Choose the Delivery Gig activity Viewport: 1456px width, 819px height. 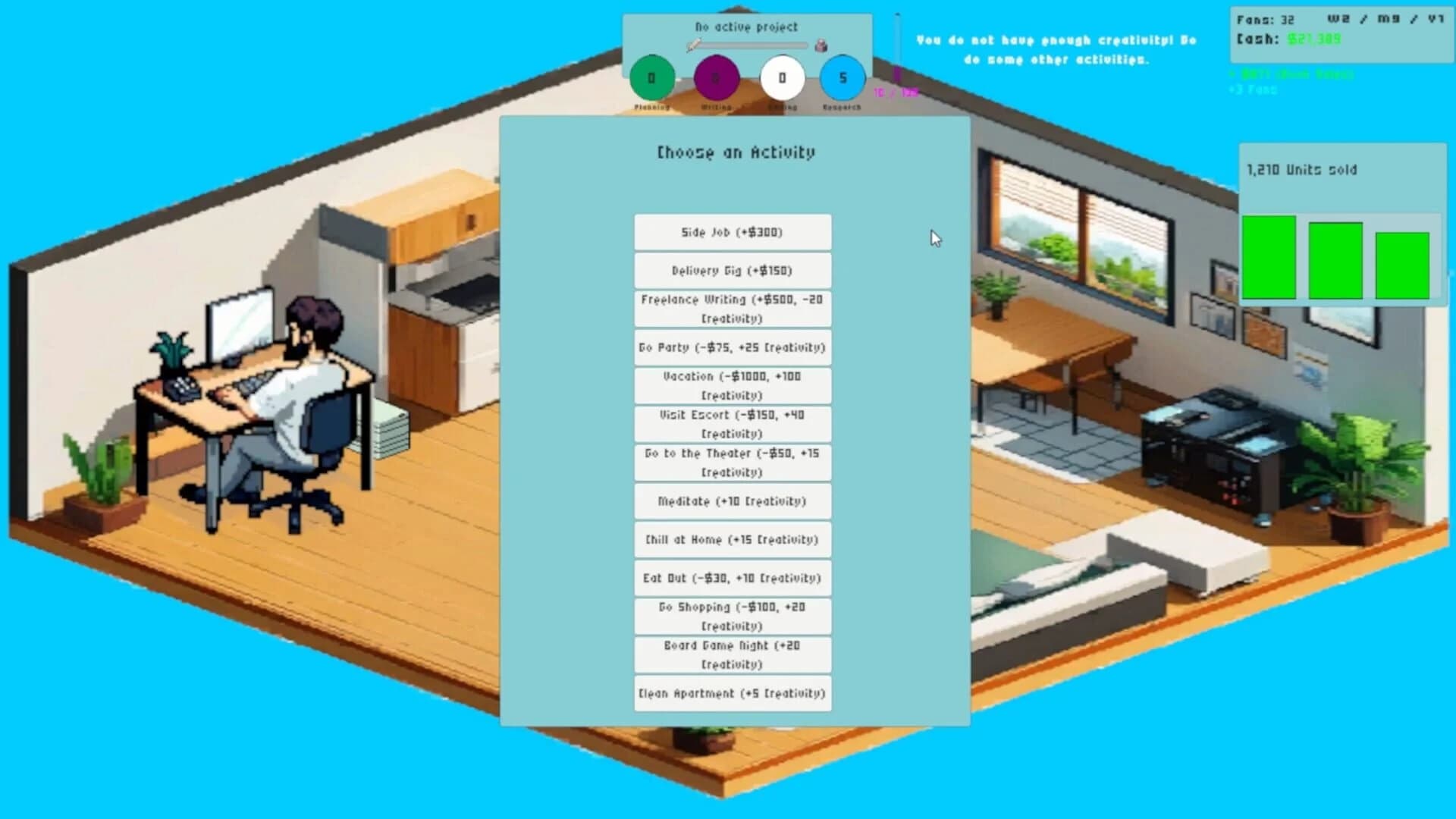coord(732,270)
